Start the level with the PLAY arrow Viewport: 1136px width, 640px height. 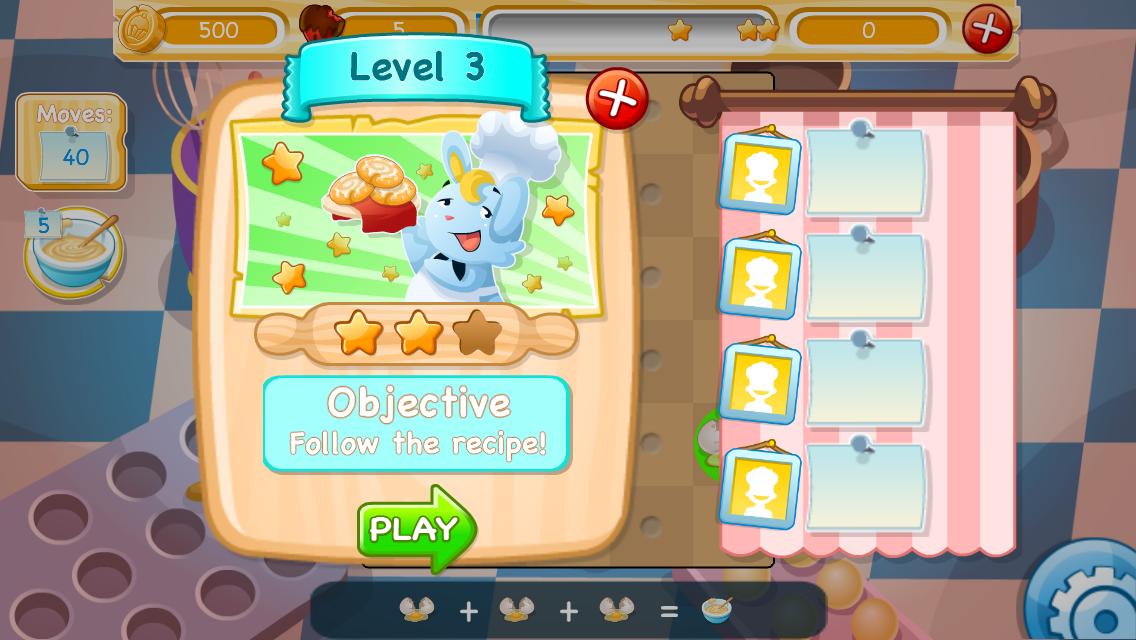[x=416, y=528]
